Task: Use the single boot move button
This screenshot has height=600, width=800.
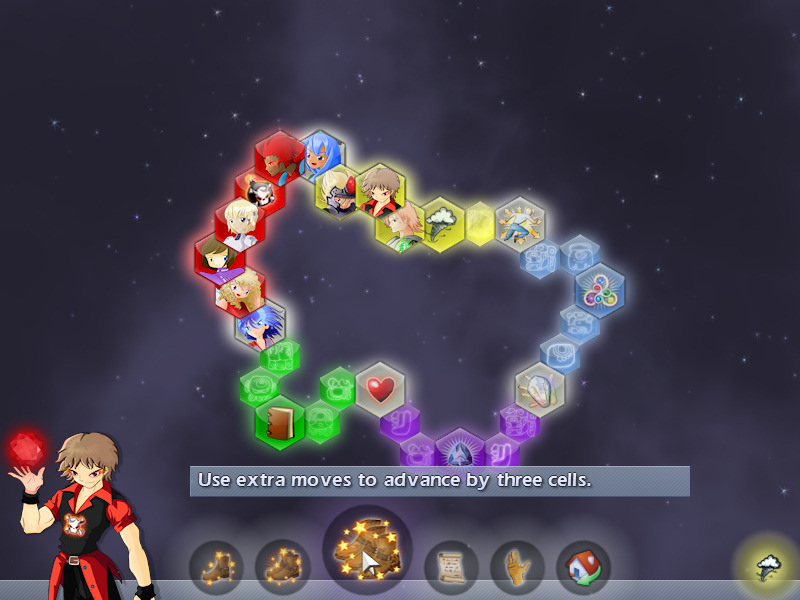Action: click(x=216, y=567)
